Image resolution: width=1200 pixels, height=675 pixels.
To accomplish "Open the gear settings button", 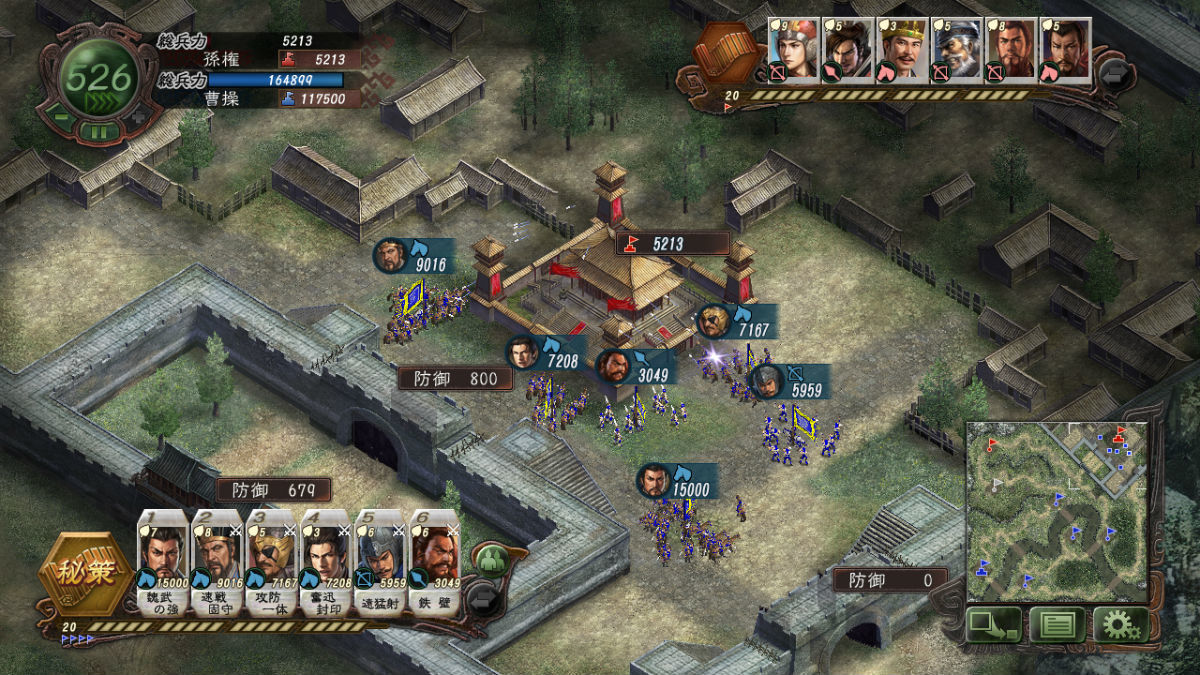I will point(1120,625).
